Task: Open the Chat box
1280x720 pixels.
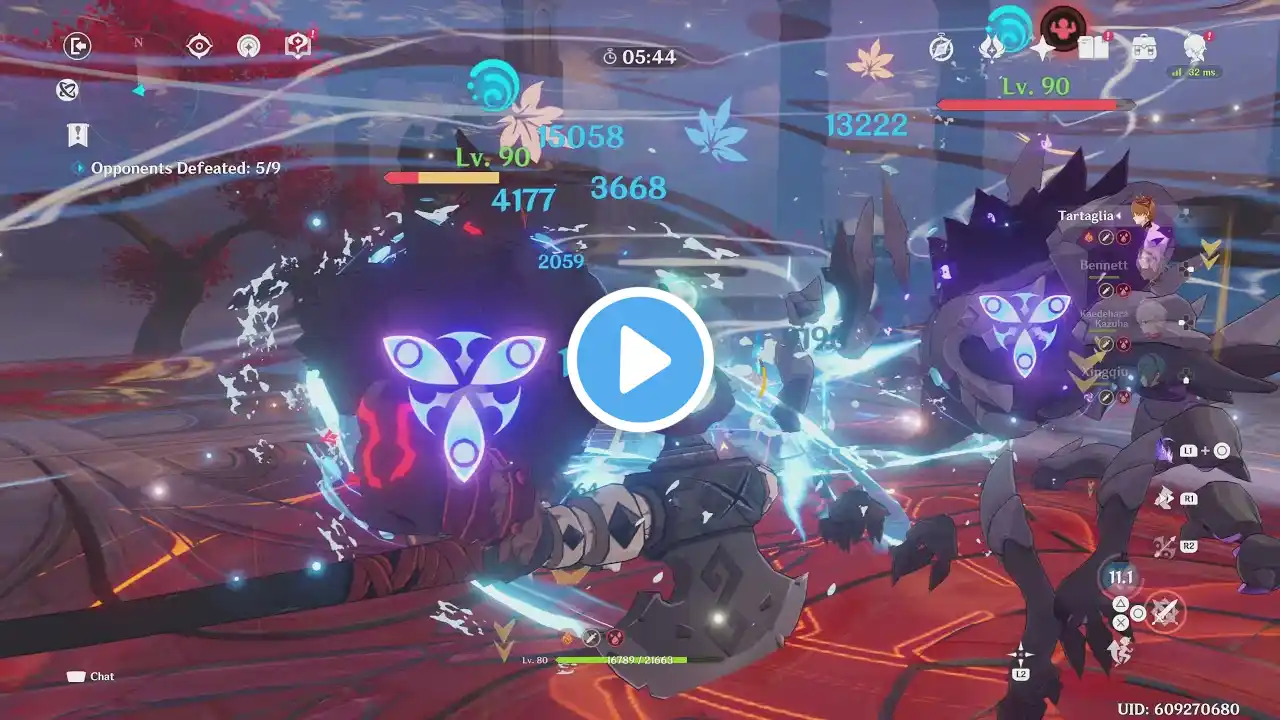Action: [90, 676]
